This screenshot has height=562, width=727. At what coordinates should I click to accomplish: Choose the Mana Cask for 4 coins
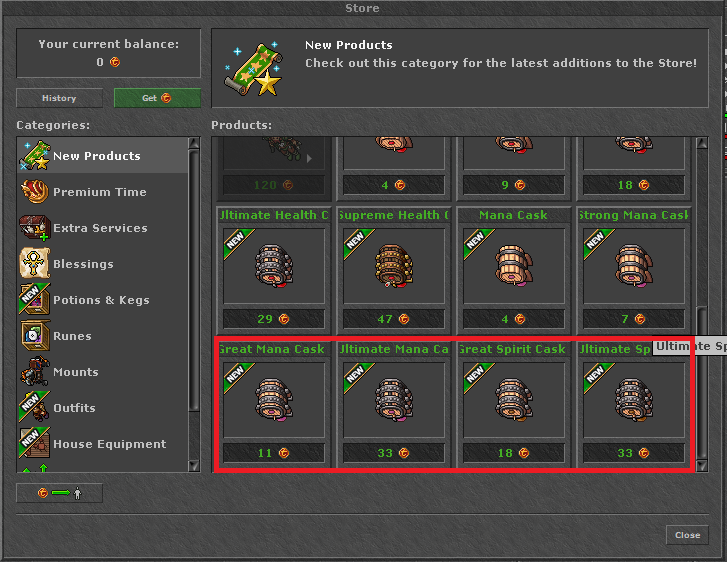click(x=513, y=266)
